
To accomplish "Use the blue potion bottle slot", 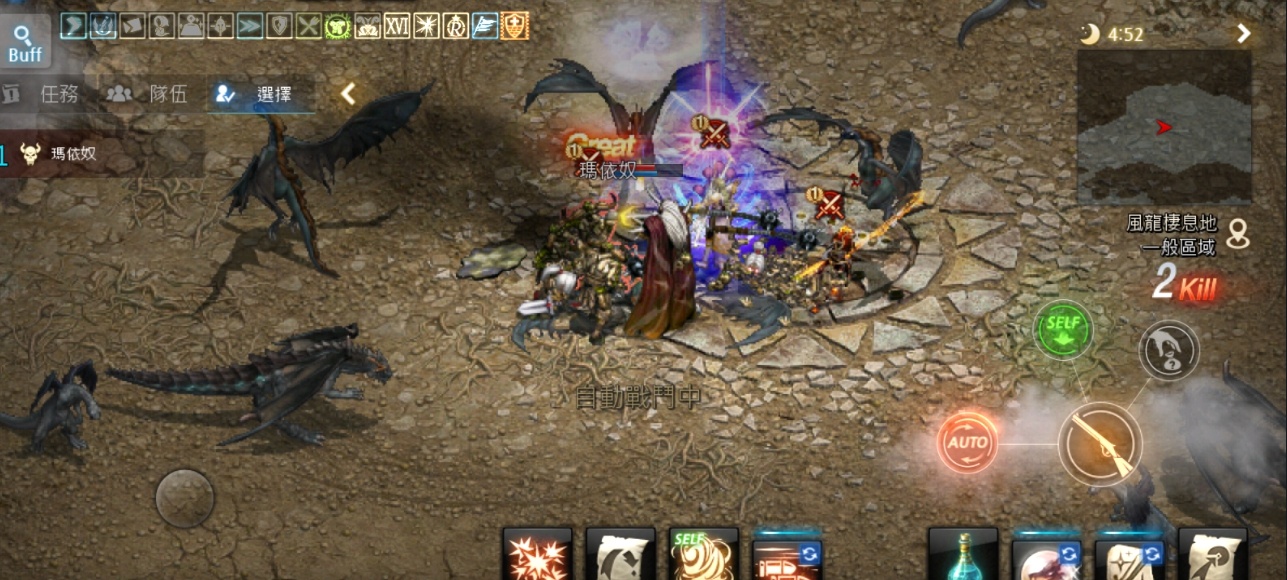I will click(962, 556).
